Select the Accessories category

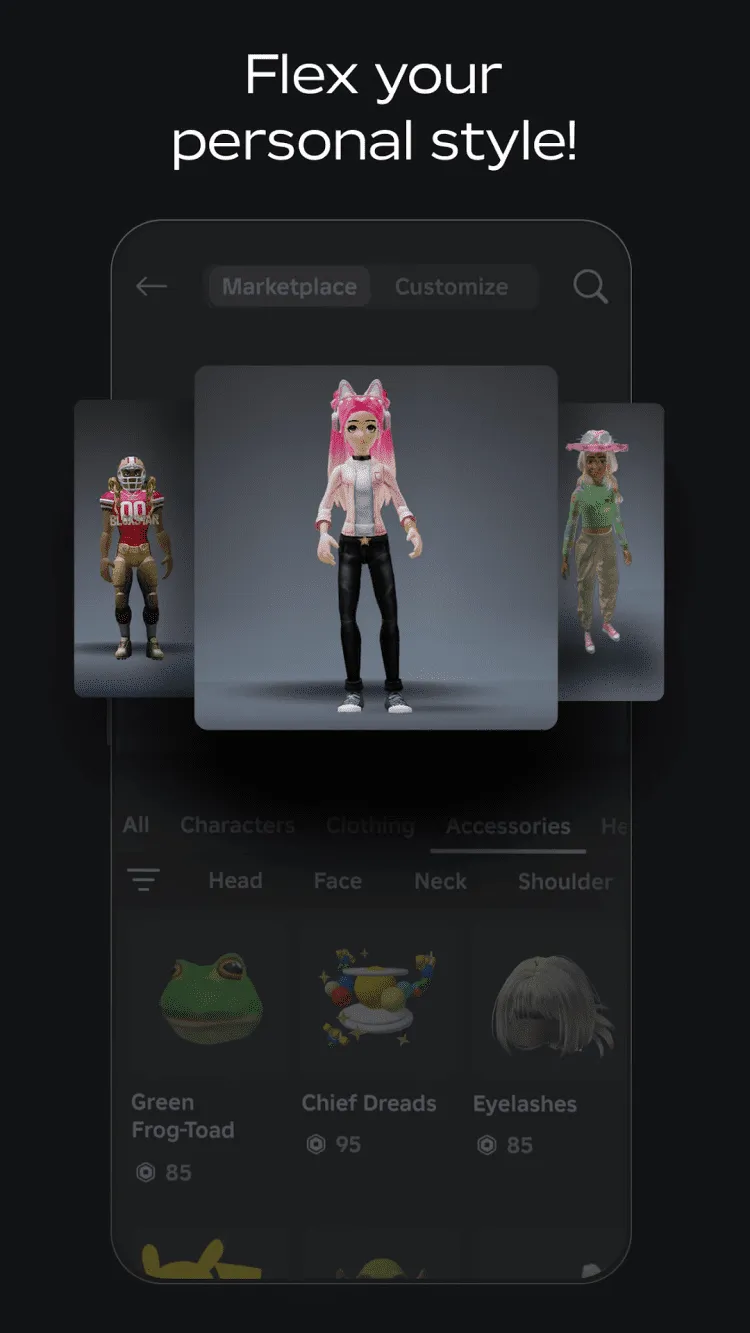coord(508,826)
